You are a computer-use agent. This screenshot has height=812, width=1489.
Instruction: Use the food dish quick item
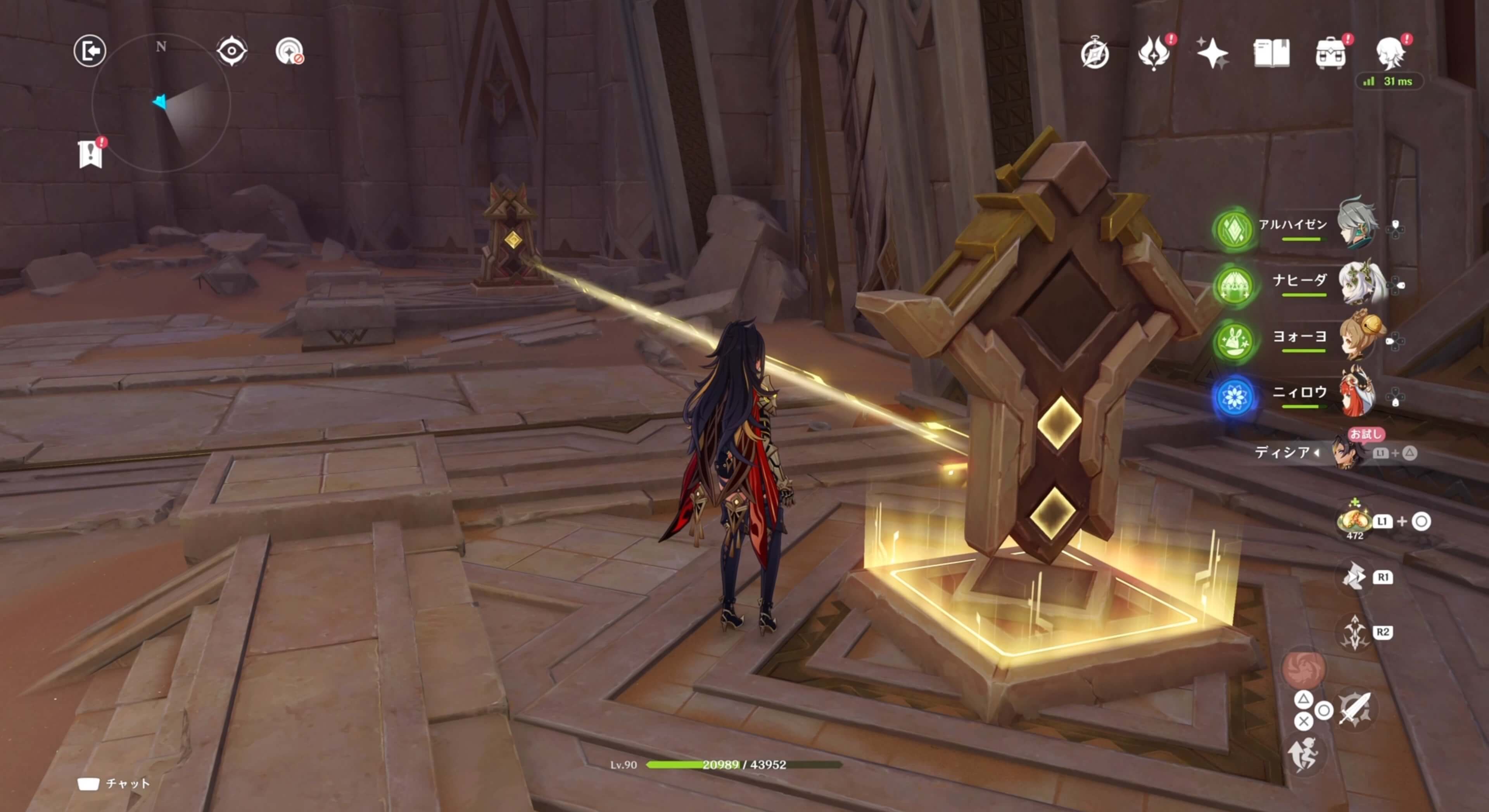click(x=1354, y=520)
